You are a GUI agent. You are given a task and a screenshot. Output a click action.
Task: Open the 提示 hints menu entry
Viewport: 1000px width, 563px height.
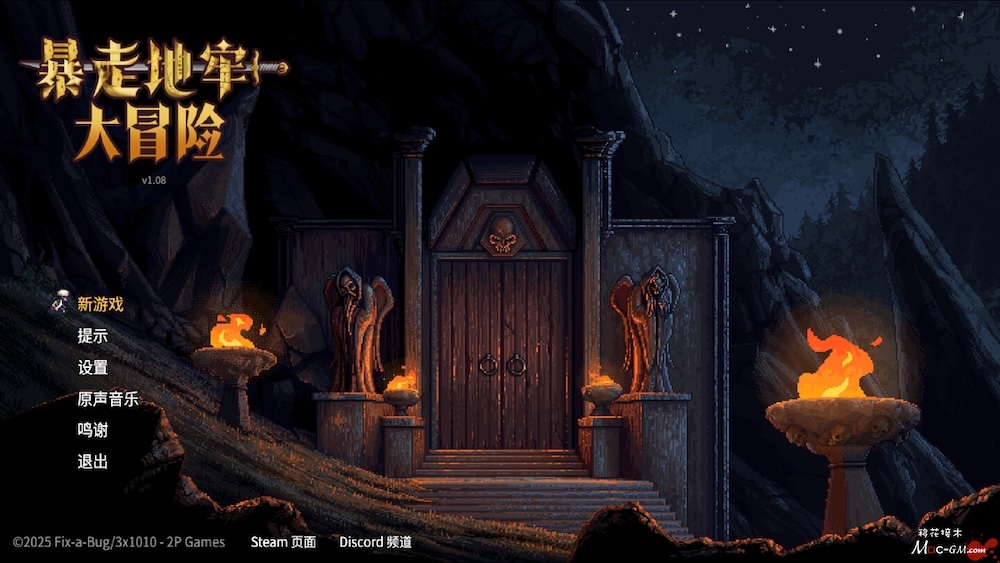92,336
